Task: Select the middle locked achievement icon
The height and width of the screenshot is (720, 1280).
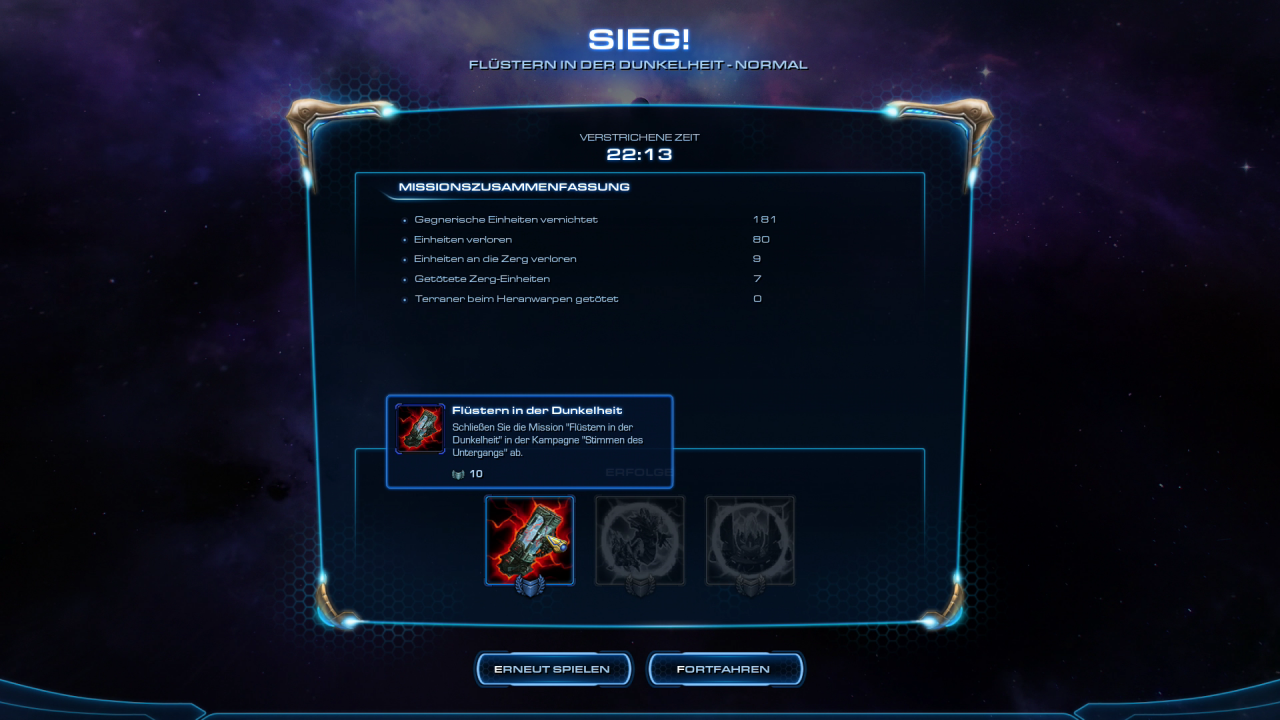Action: (640, 540)
